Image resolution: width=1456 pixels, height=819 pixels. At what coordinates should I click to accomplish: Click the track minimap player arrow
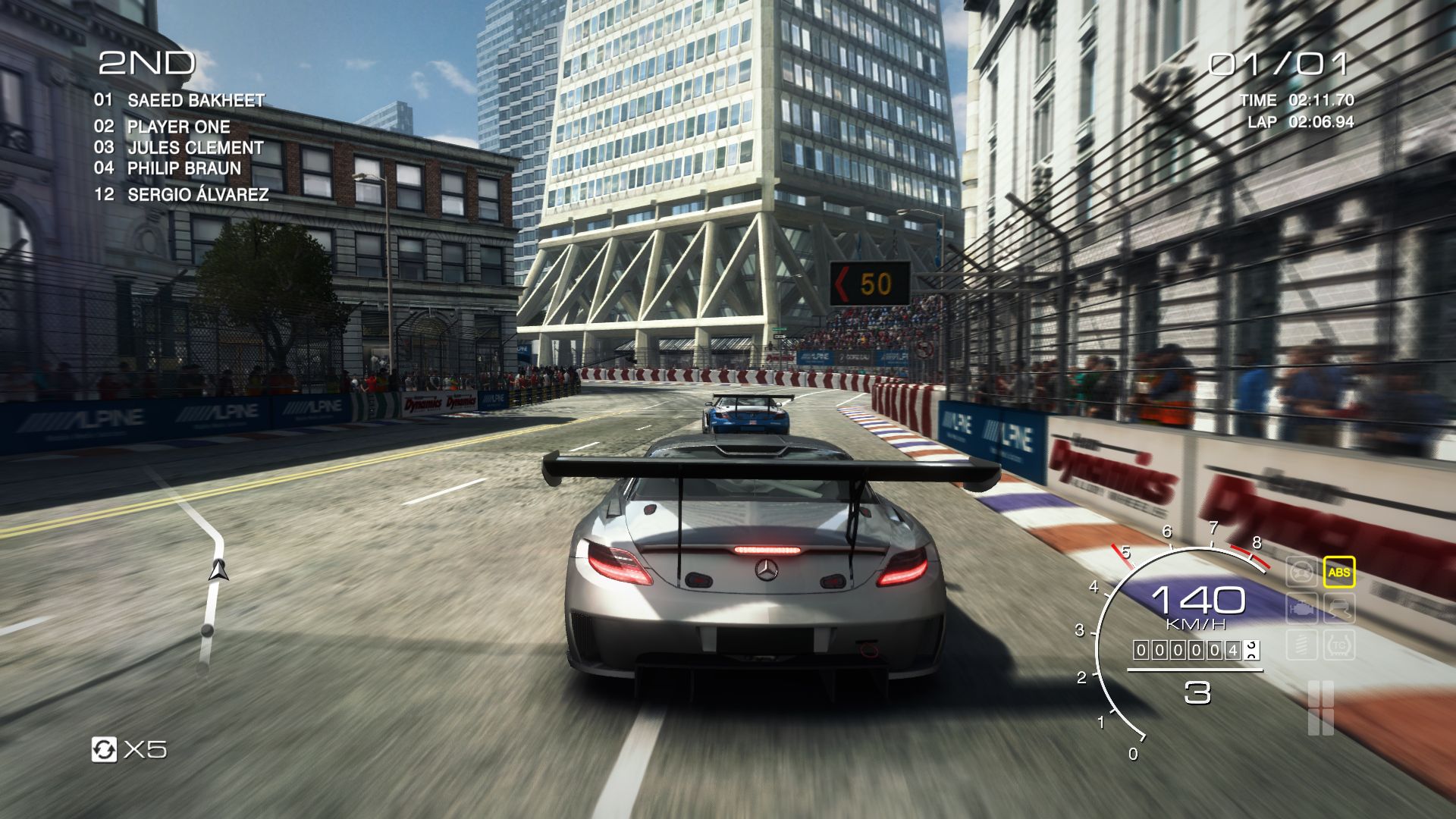(219, 570)
